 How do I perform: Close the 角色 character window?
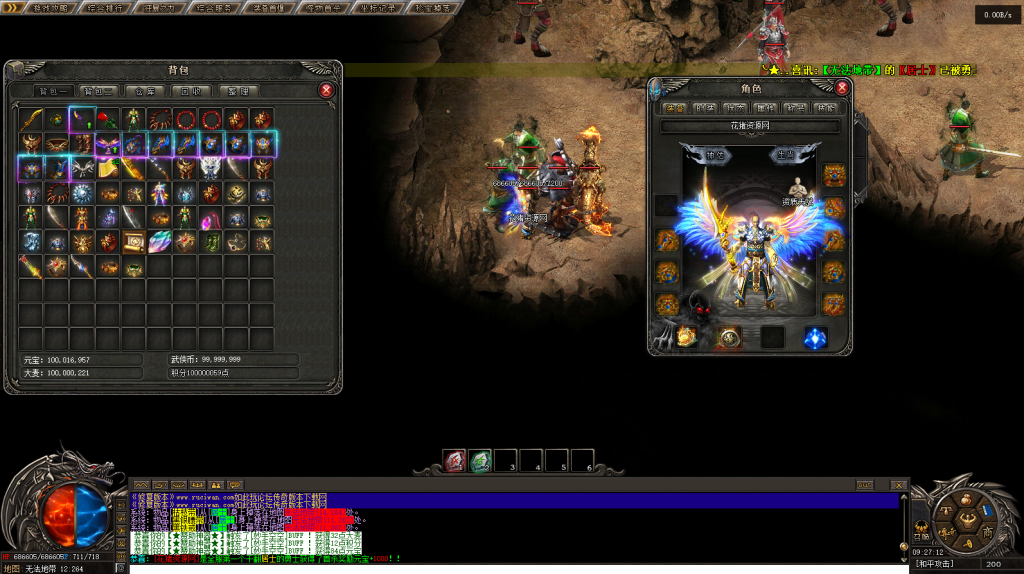[x=842, y=88]
